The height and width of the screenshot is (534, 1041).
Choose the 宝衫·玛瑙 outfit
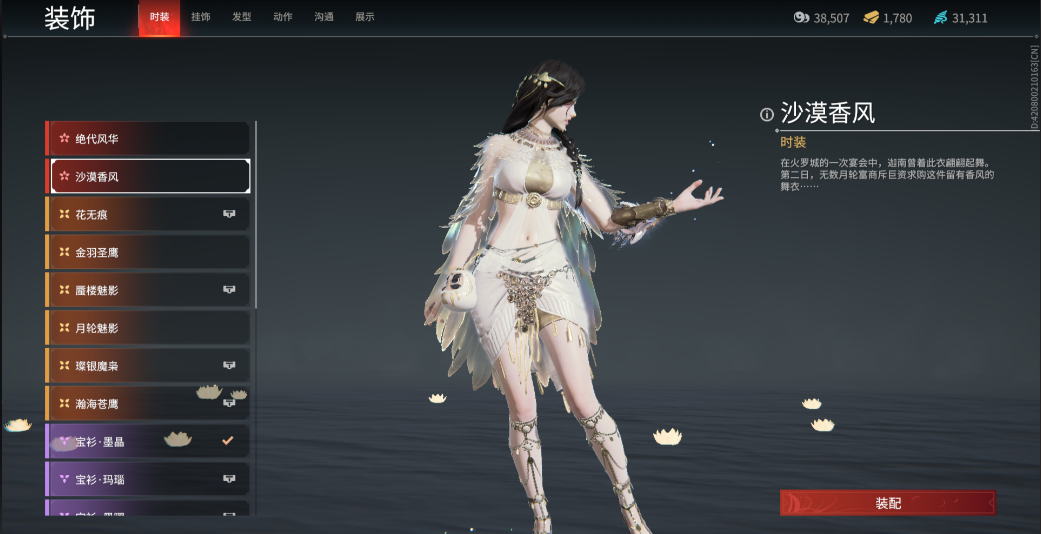click(148, 479)
